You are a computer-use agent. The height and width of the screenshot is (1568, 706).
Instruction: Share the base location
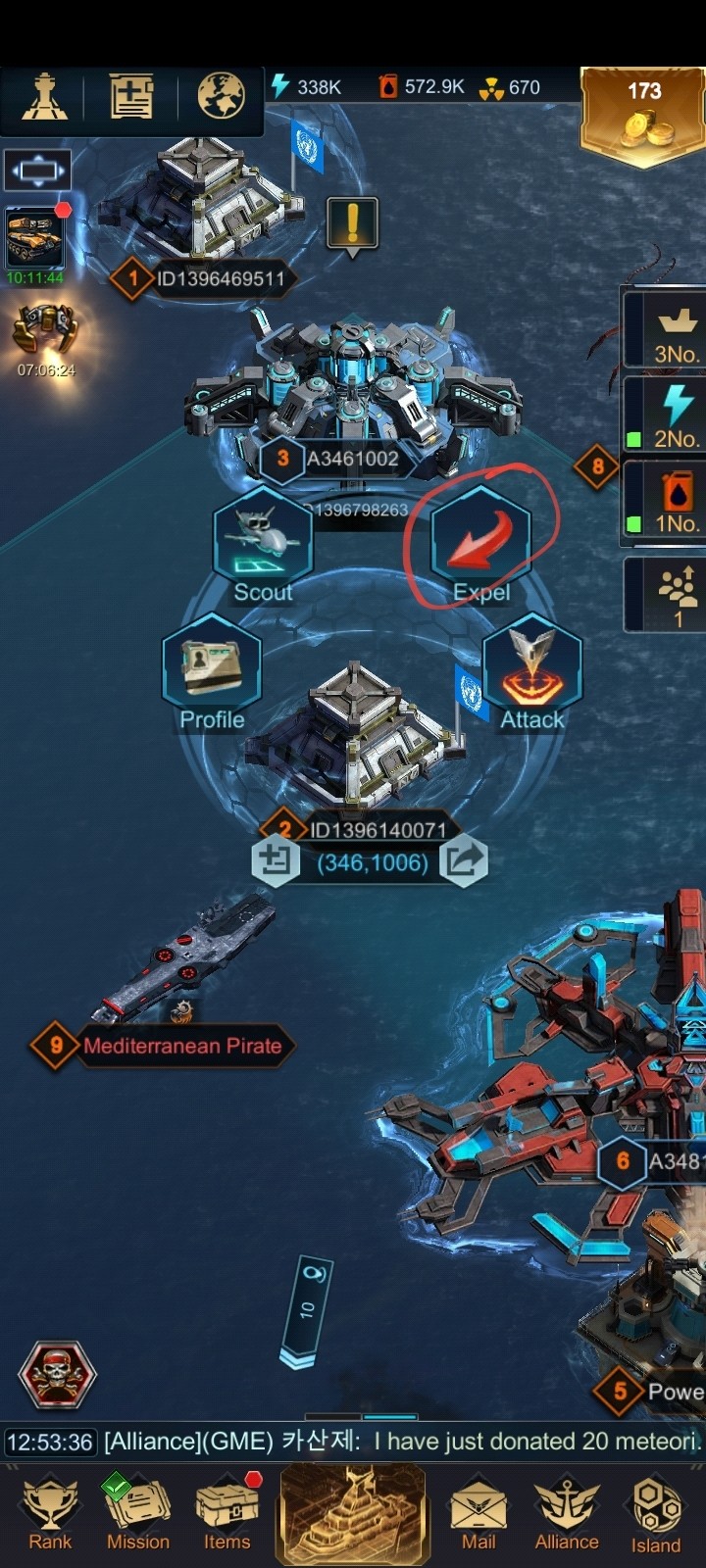tap(463, 861)
